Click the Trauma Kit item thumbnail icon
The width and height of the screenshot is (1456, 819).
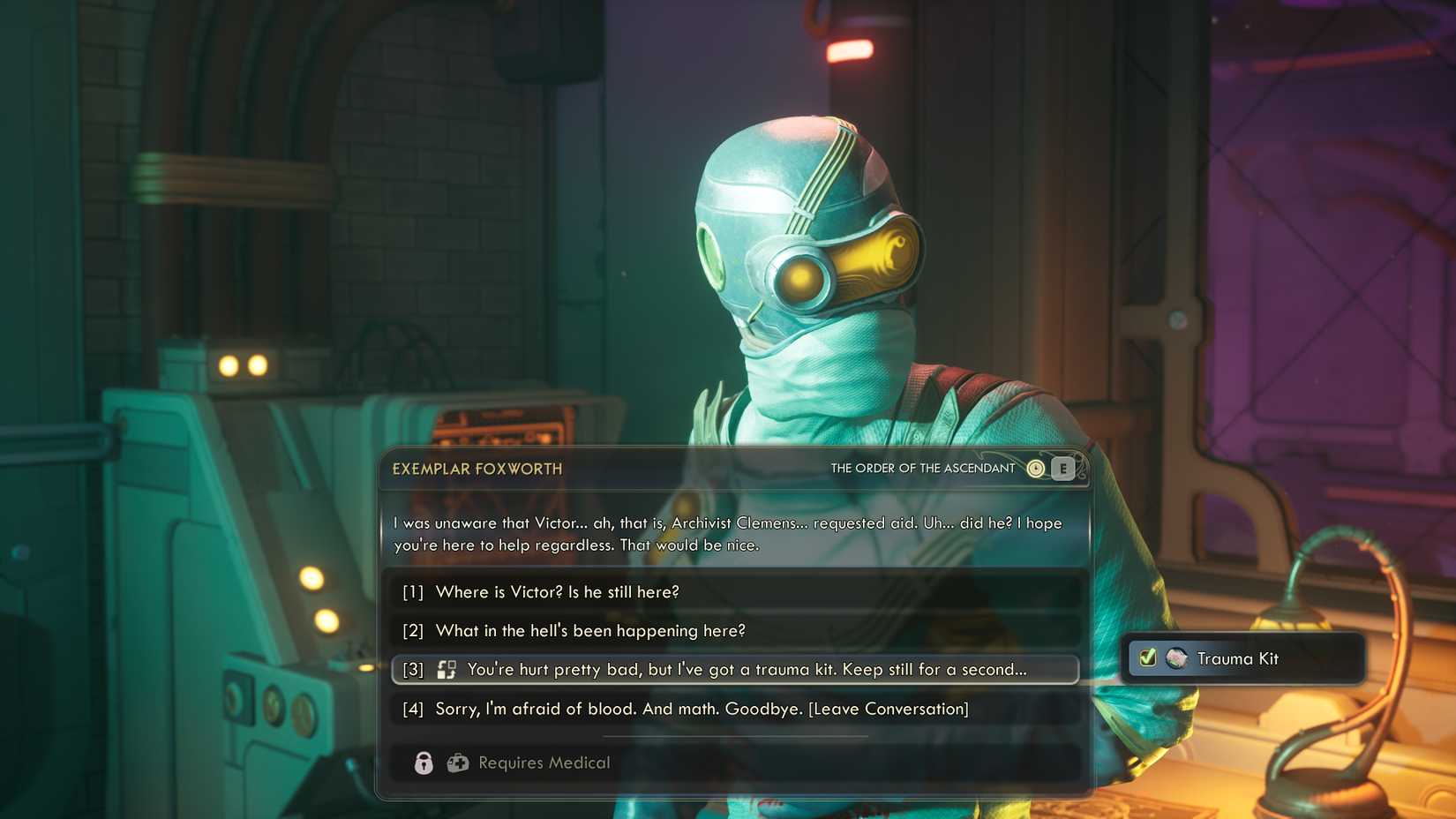1175,658
